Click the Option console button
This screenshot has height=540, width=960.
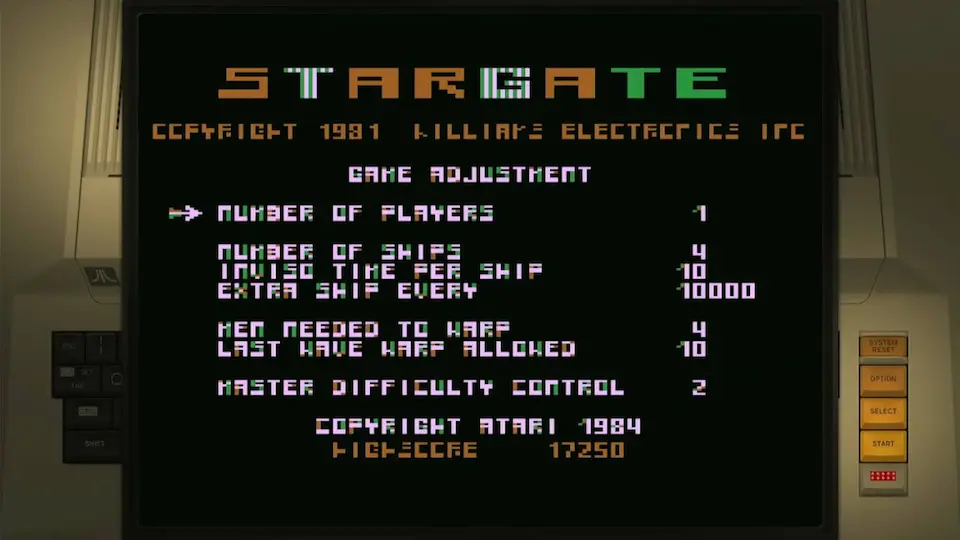pos(883,379)
